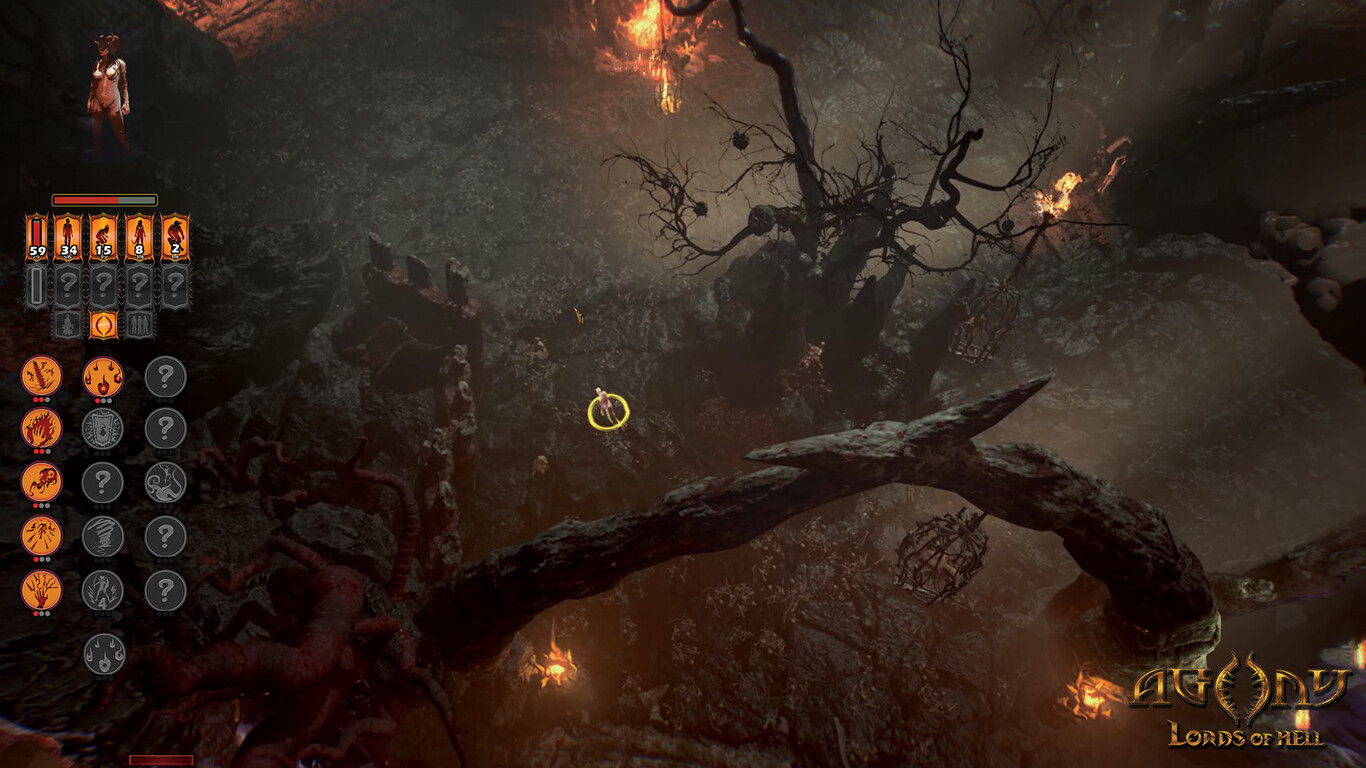Image resolution: width=1366 pixels, height=768 pixels.
Task: Select the standing unit card showing 34
Action: [x=69, y=233]
